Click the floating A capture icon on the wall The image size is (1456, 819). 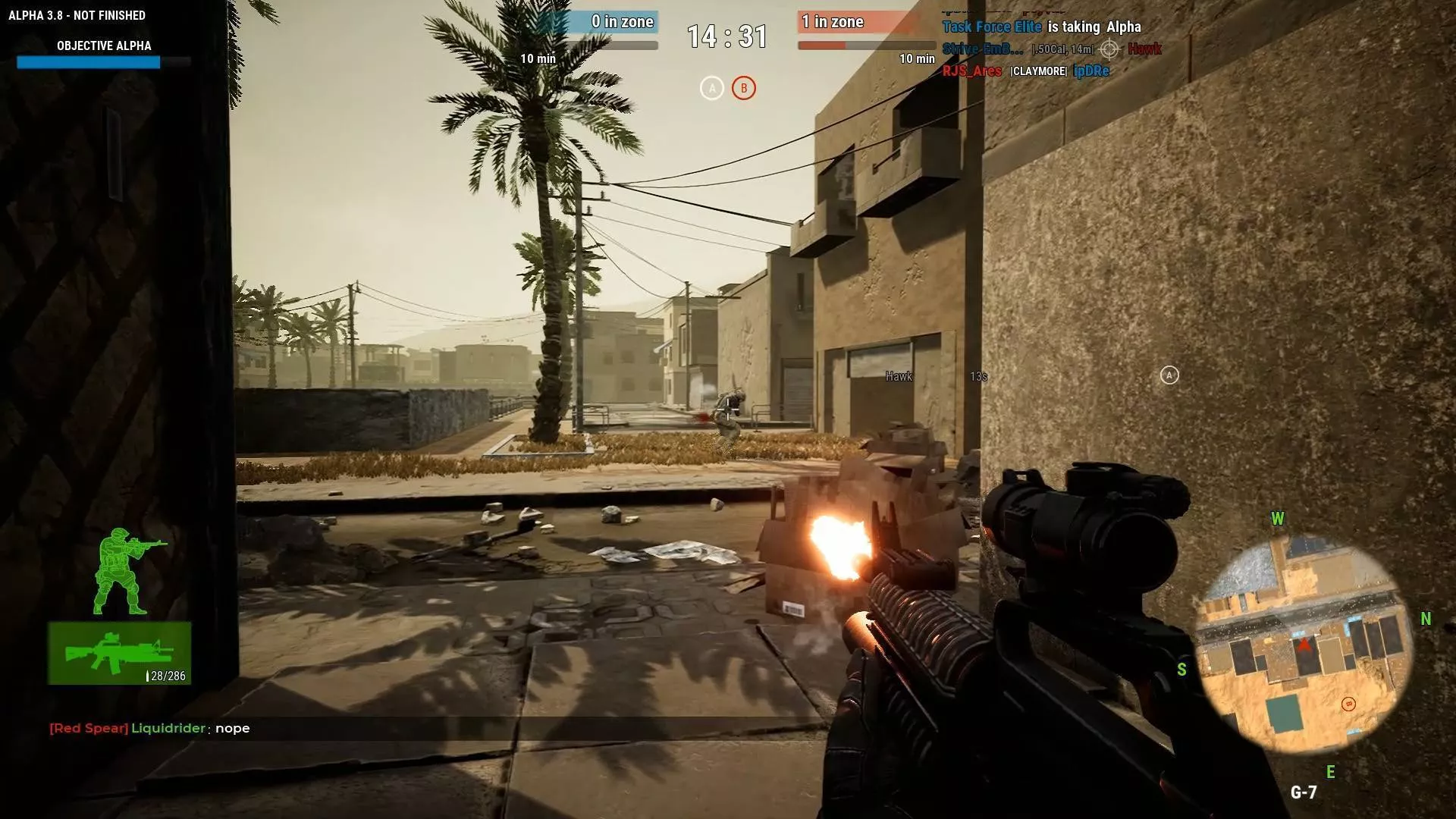[1170, 373]
